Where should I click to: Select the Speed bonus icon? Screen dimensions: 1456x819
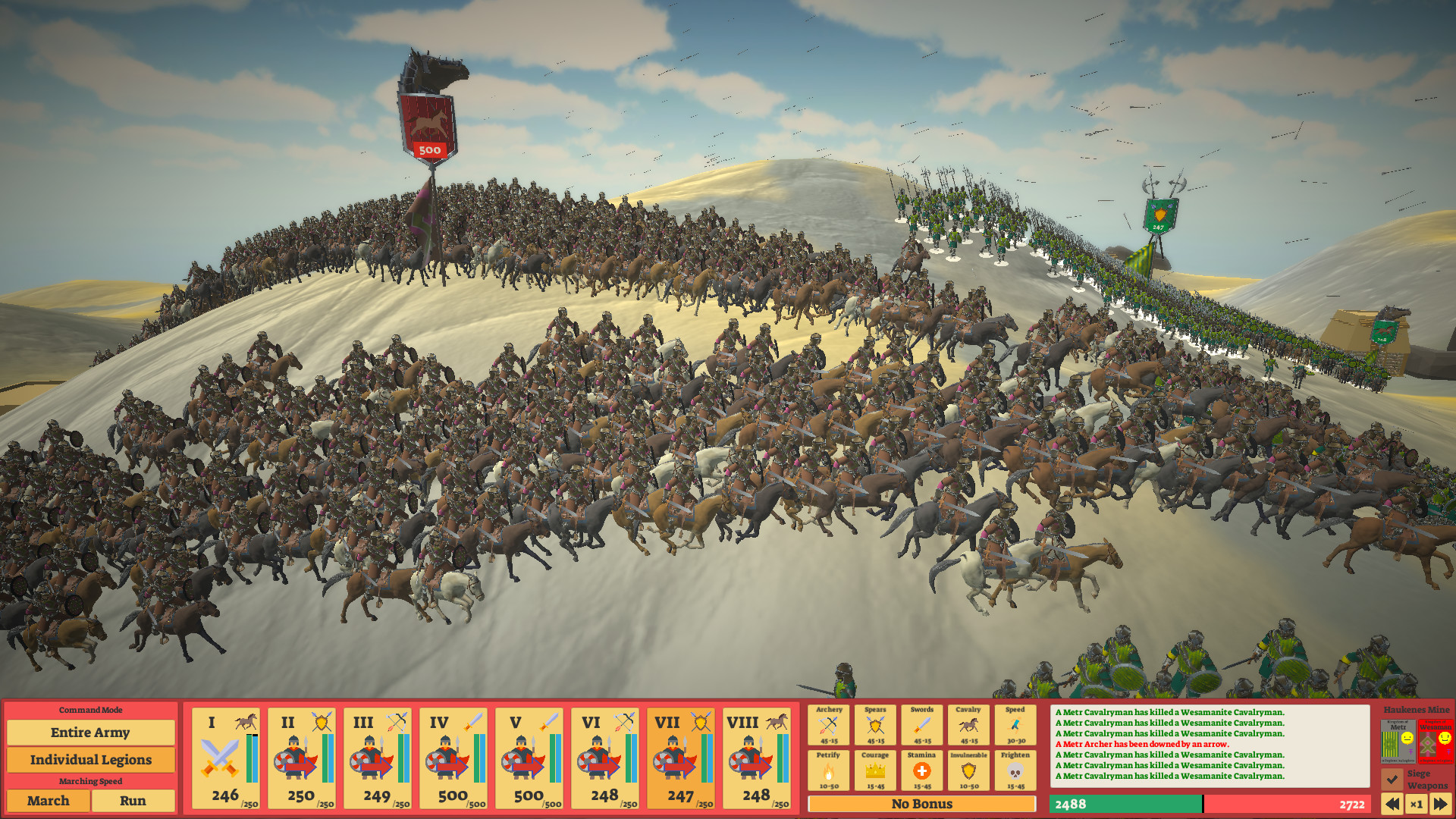coord(1016,726)
